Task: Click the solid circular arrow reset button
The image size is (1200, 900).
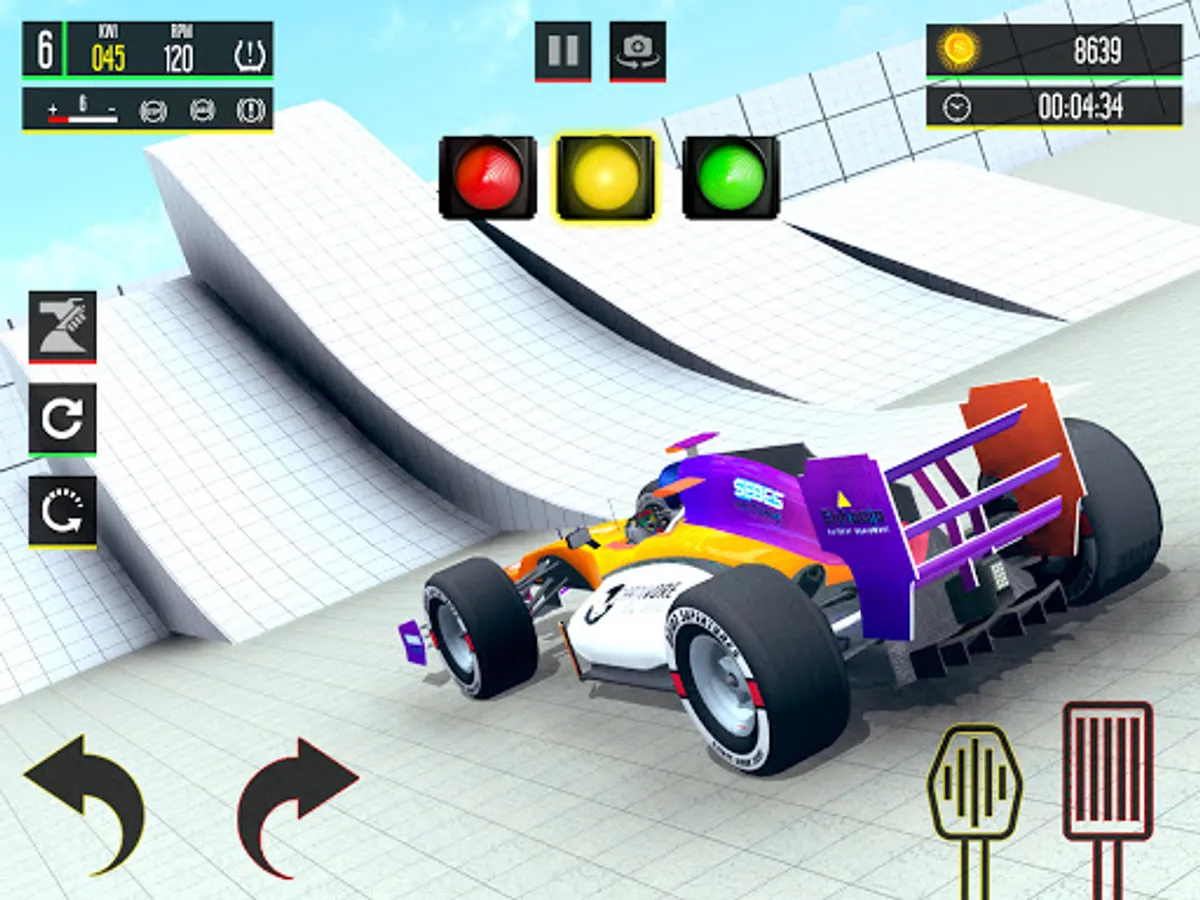Action: [x=62, y=418]
